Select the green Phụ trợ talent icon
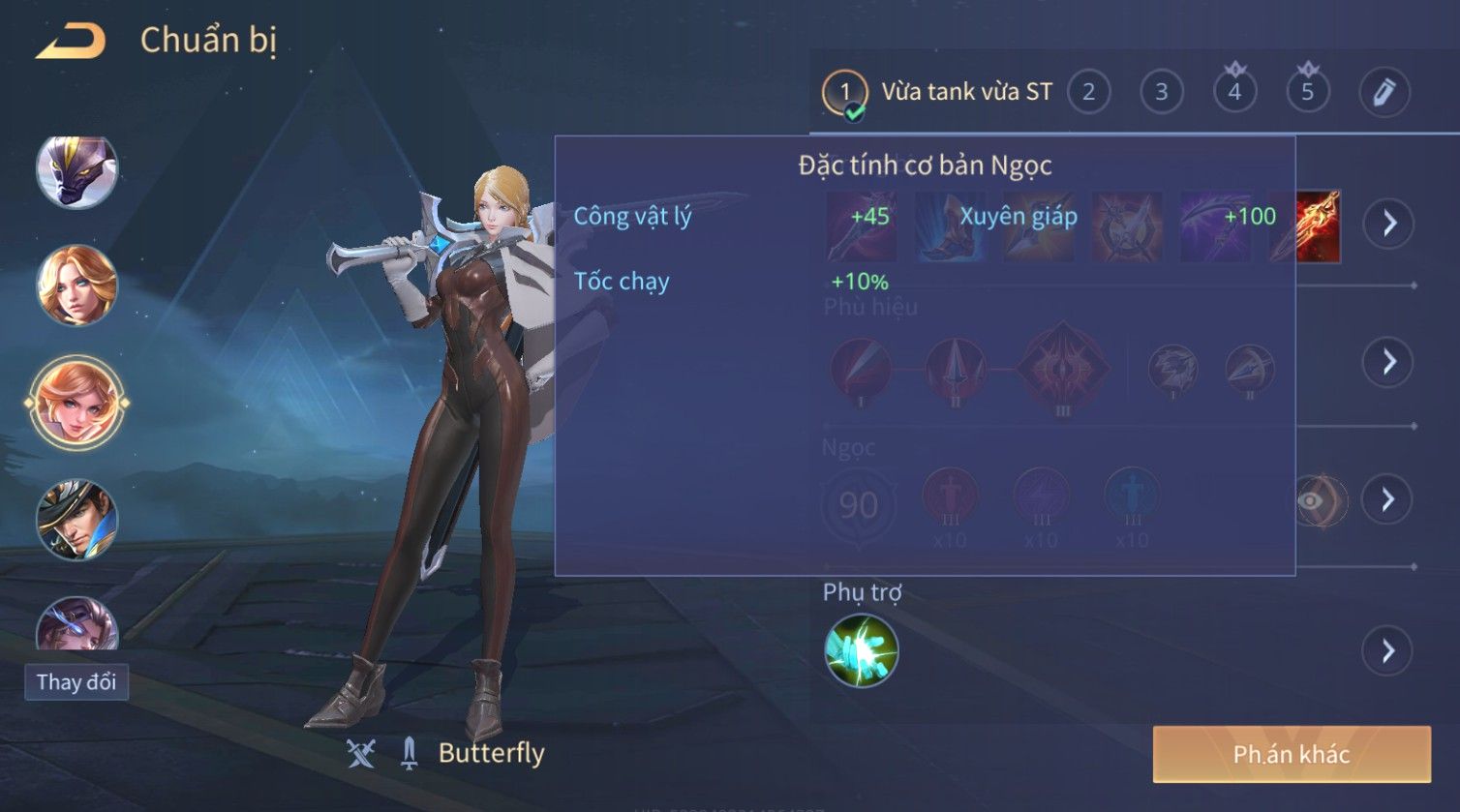This screenshot has width=1460, height=812. [861, 650]
